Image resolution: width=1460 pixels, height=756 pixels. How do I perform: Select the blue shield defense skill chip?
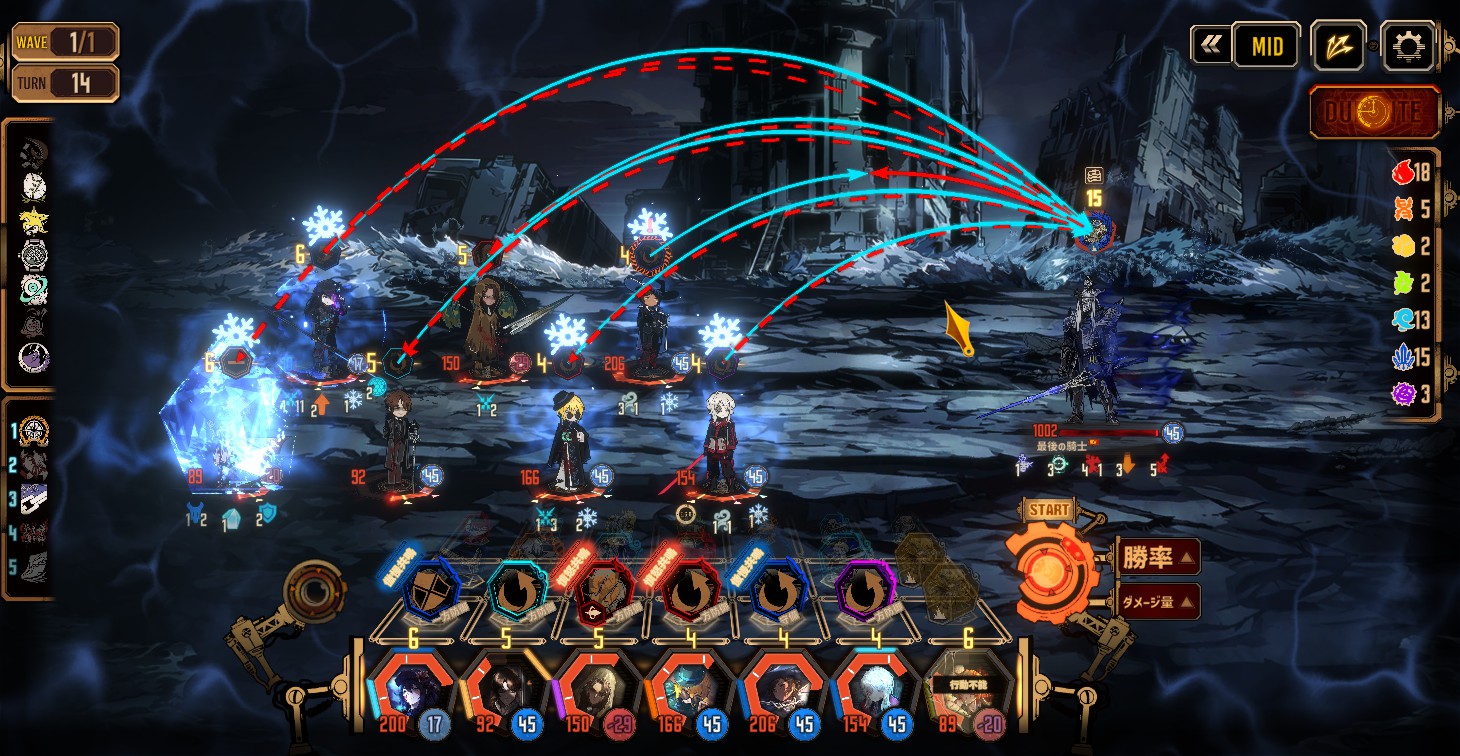(432, 592)
